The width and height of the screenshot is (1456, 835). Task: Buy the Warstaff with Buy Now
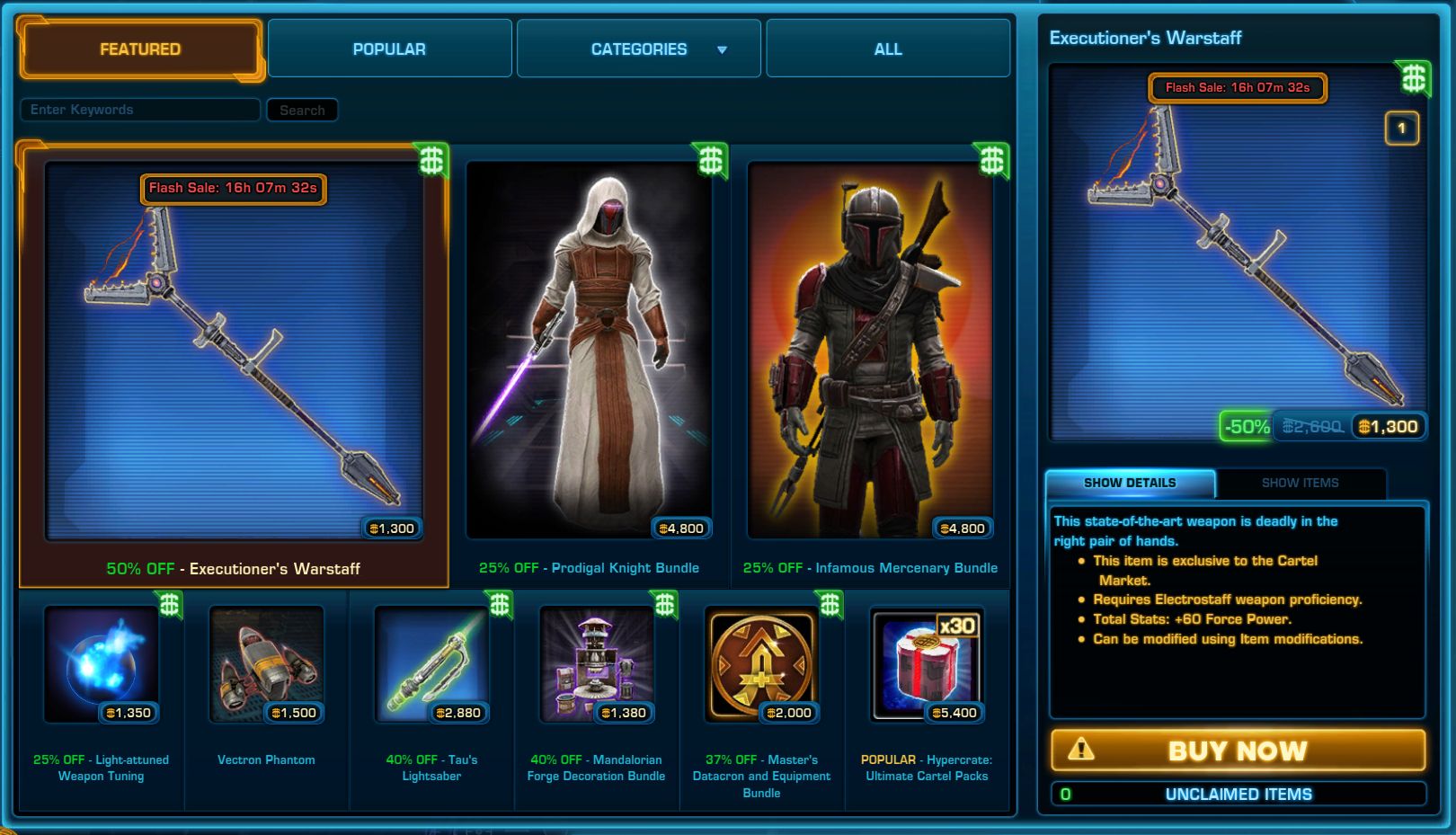click(1238, 751)
